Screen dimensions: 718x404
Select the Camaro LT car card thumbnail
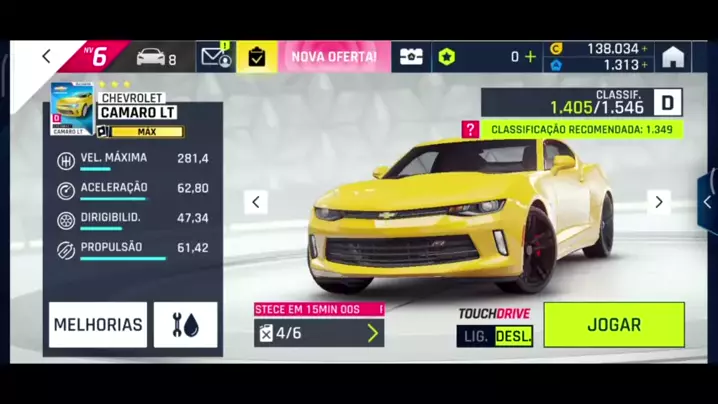pyautogui.click(x=72, y=109)
